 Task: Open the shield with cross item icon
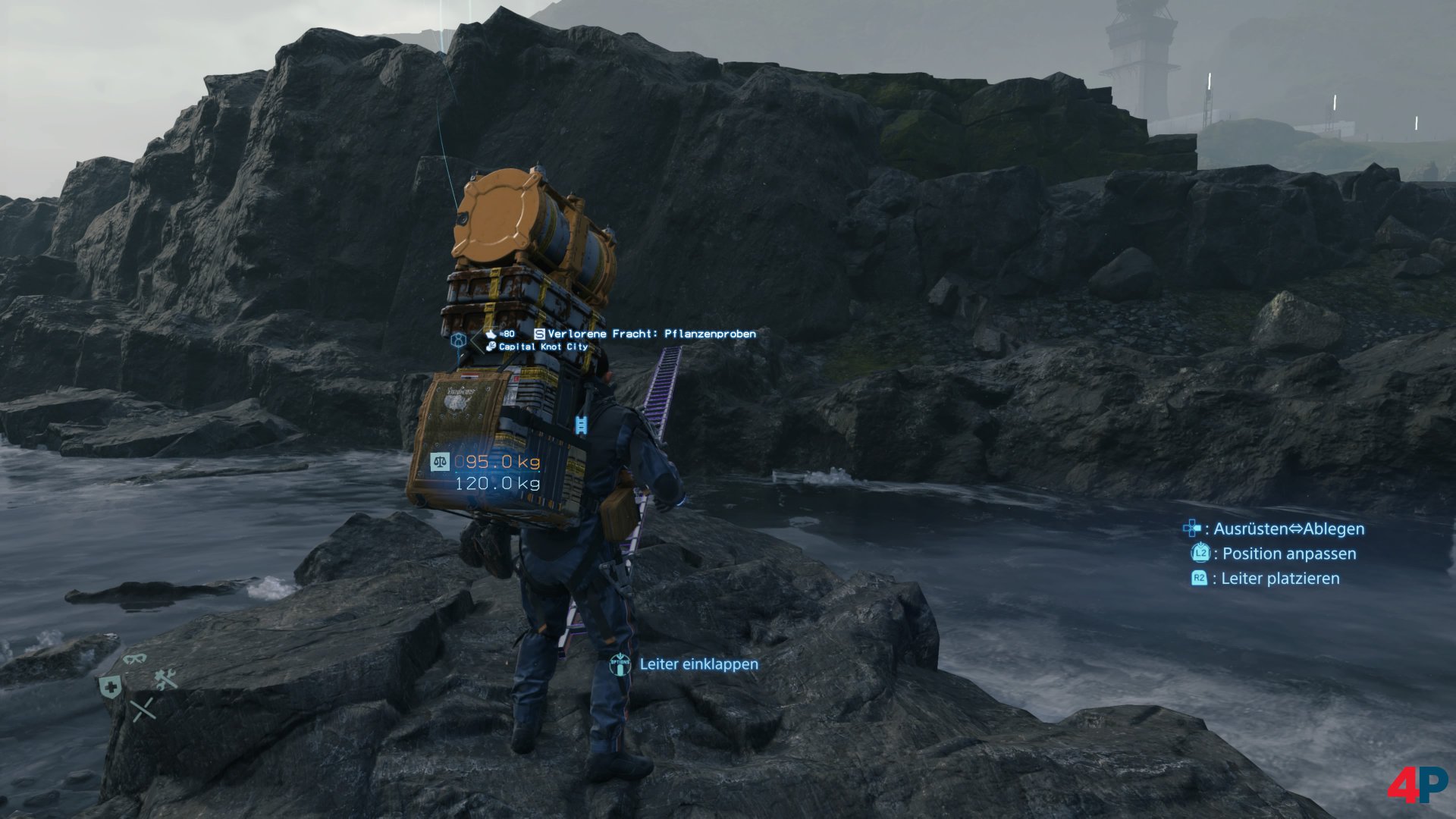coord(110,687)
